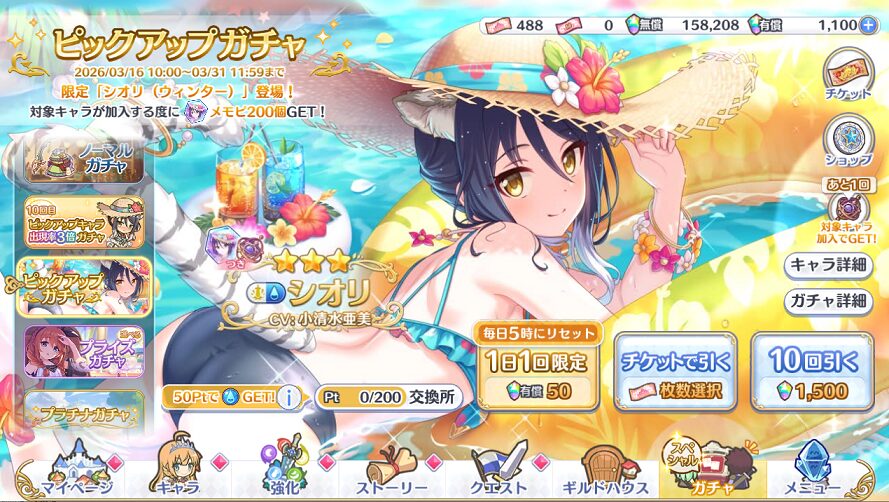The image size is (889, 502).
Task: Open the キャラ詳細 character details
Action: [x=826, y=265]
